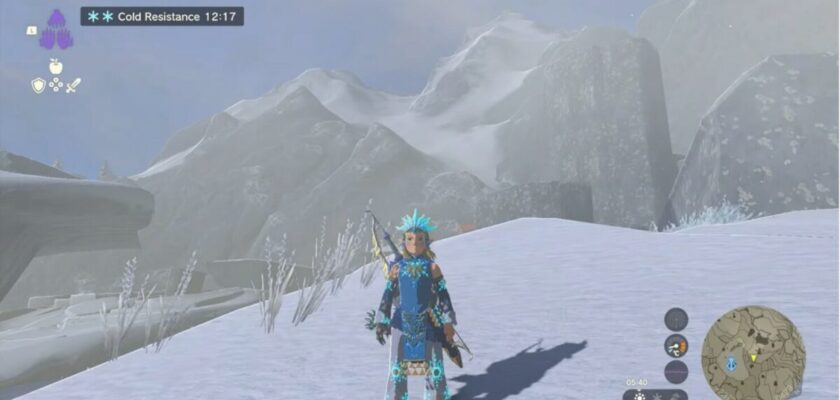
Task: Open the shield quick-select icon
Action: tap(38, 86)
